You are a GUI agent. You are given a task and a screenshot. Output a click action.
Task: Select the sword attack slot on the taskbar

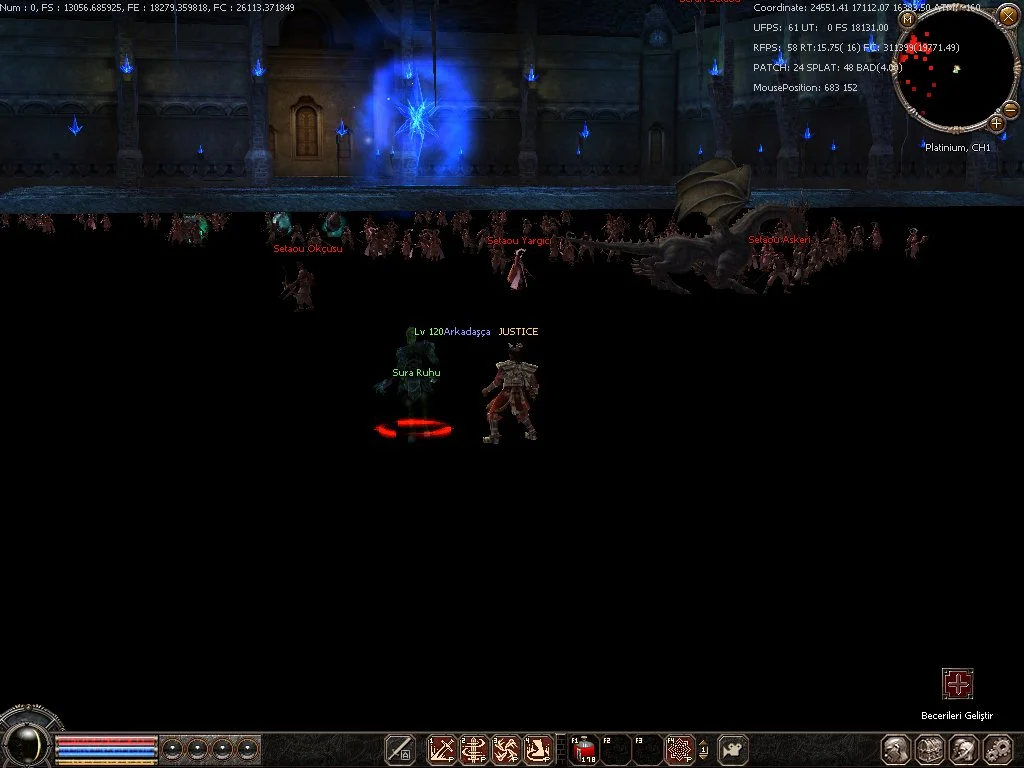coord(400,749)
